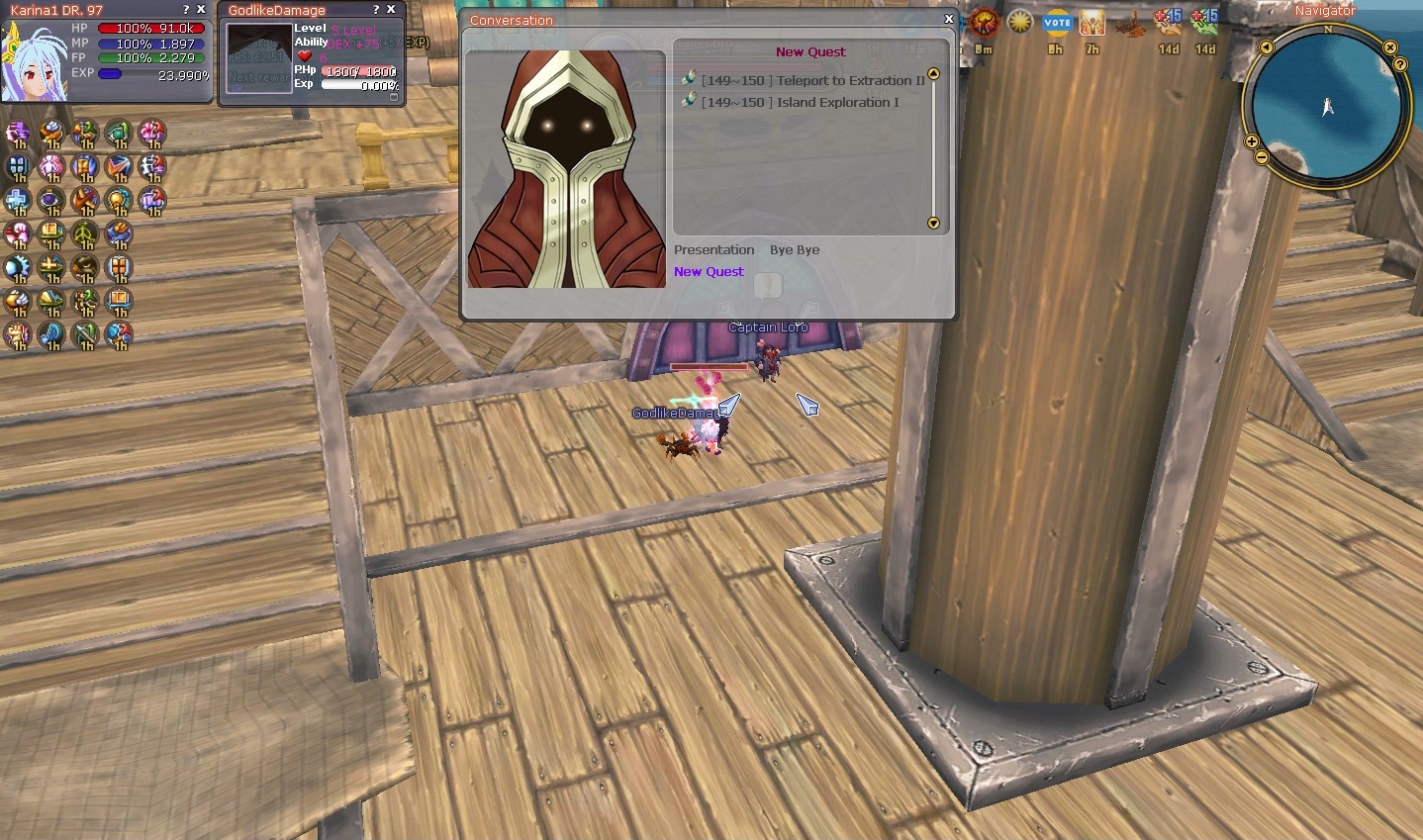This screenshot has width=1423, height=840.
Task: Open Navigator help question mark
Action: point(1400,64)
